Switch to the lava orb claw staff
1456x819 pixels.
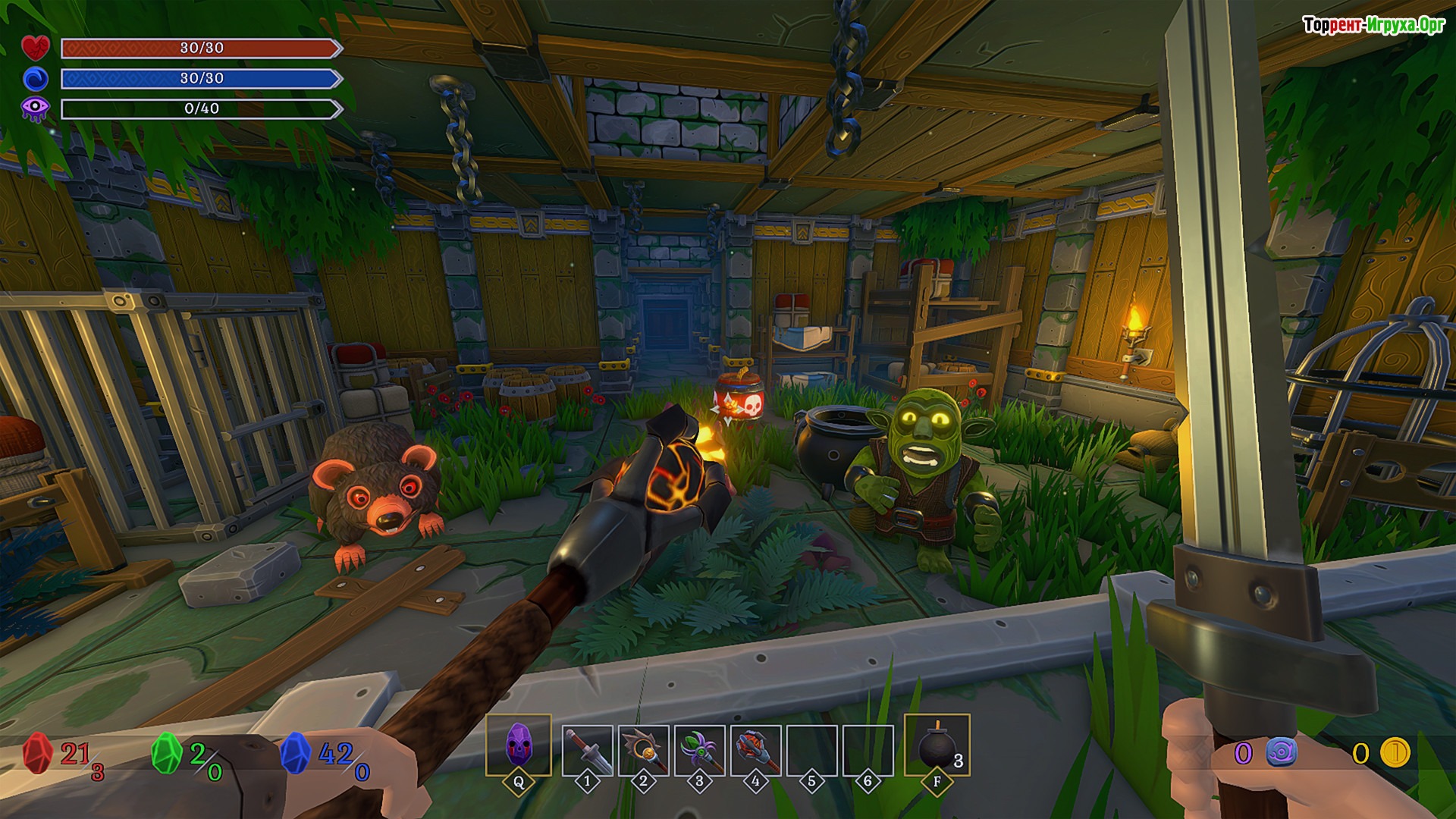pyautogui.click(x=755, y=749)
